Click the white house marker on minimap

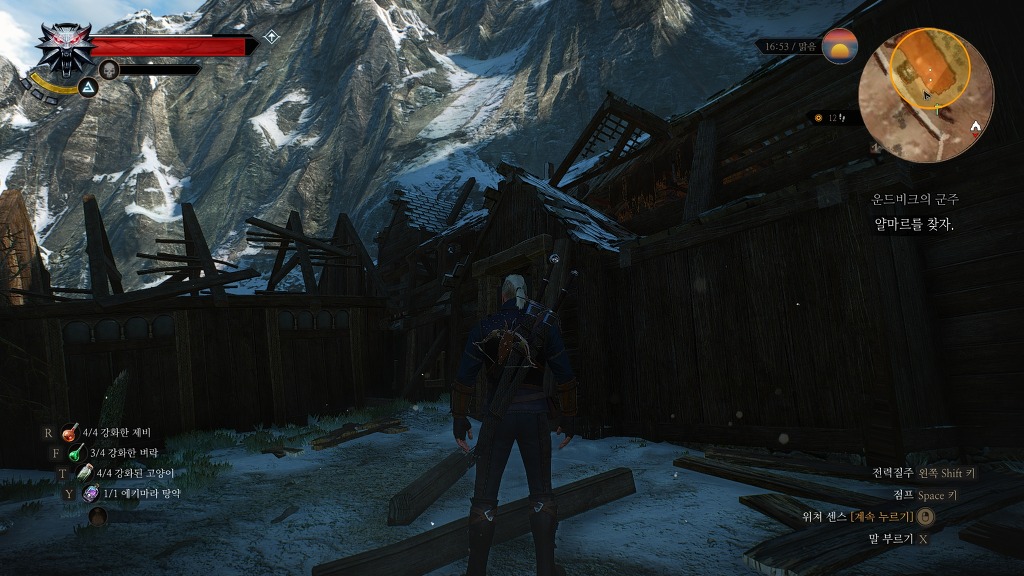977,125
